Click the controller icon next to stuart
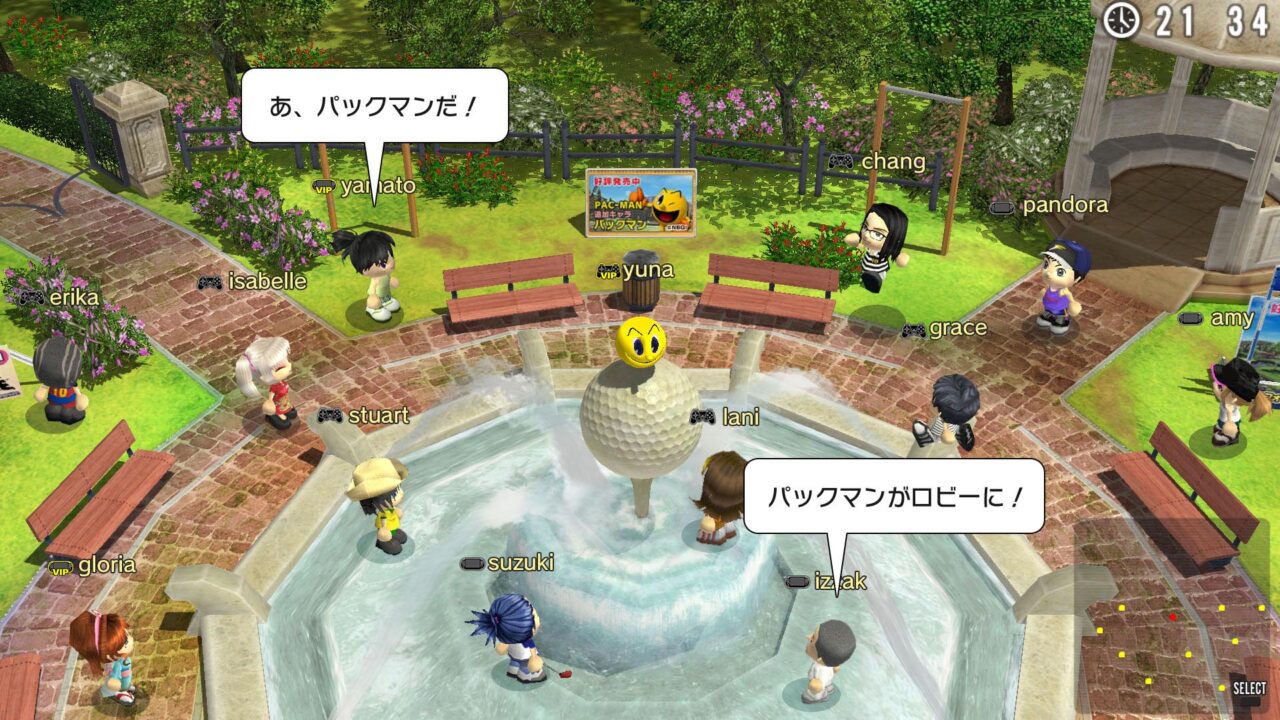This screenshot has width=1280, height=720. (331, 416)
